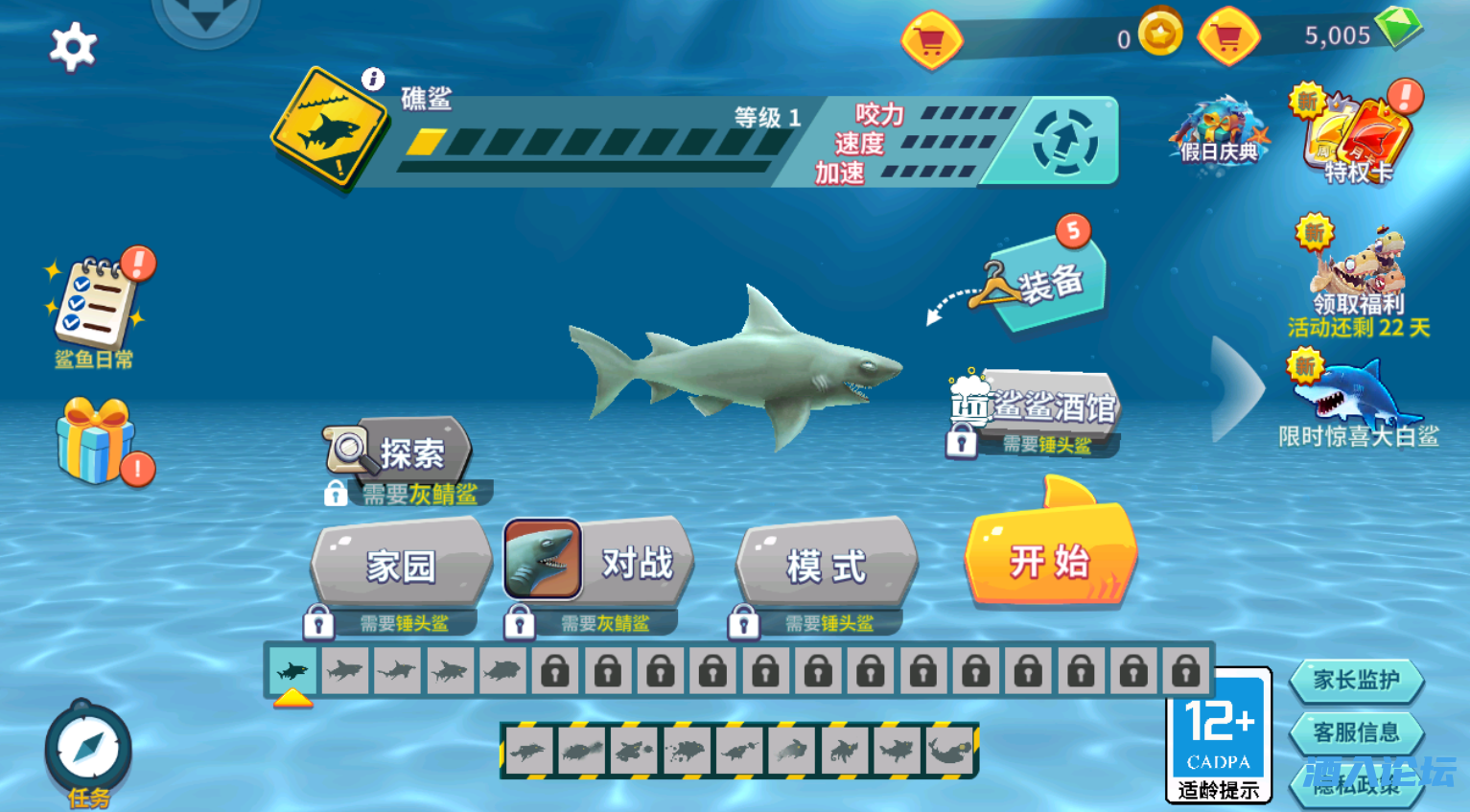Upgrade the shark with the arrow button
The image size is (1470, 812).
(1065, 142)
